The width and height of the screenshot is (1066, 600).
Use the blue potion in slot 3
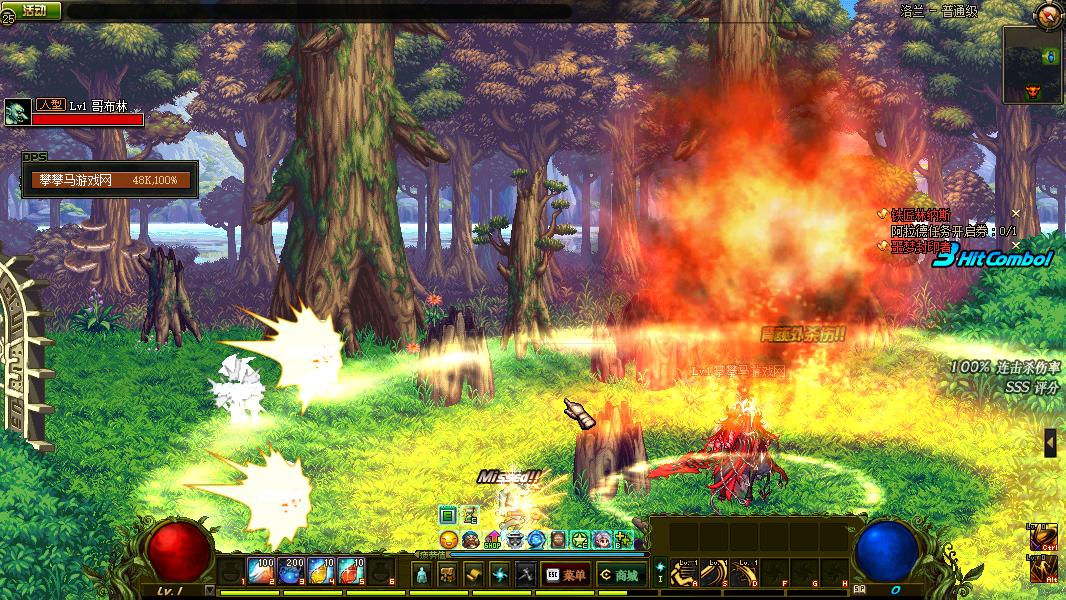click(293, 571)
